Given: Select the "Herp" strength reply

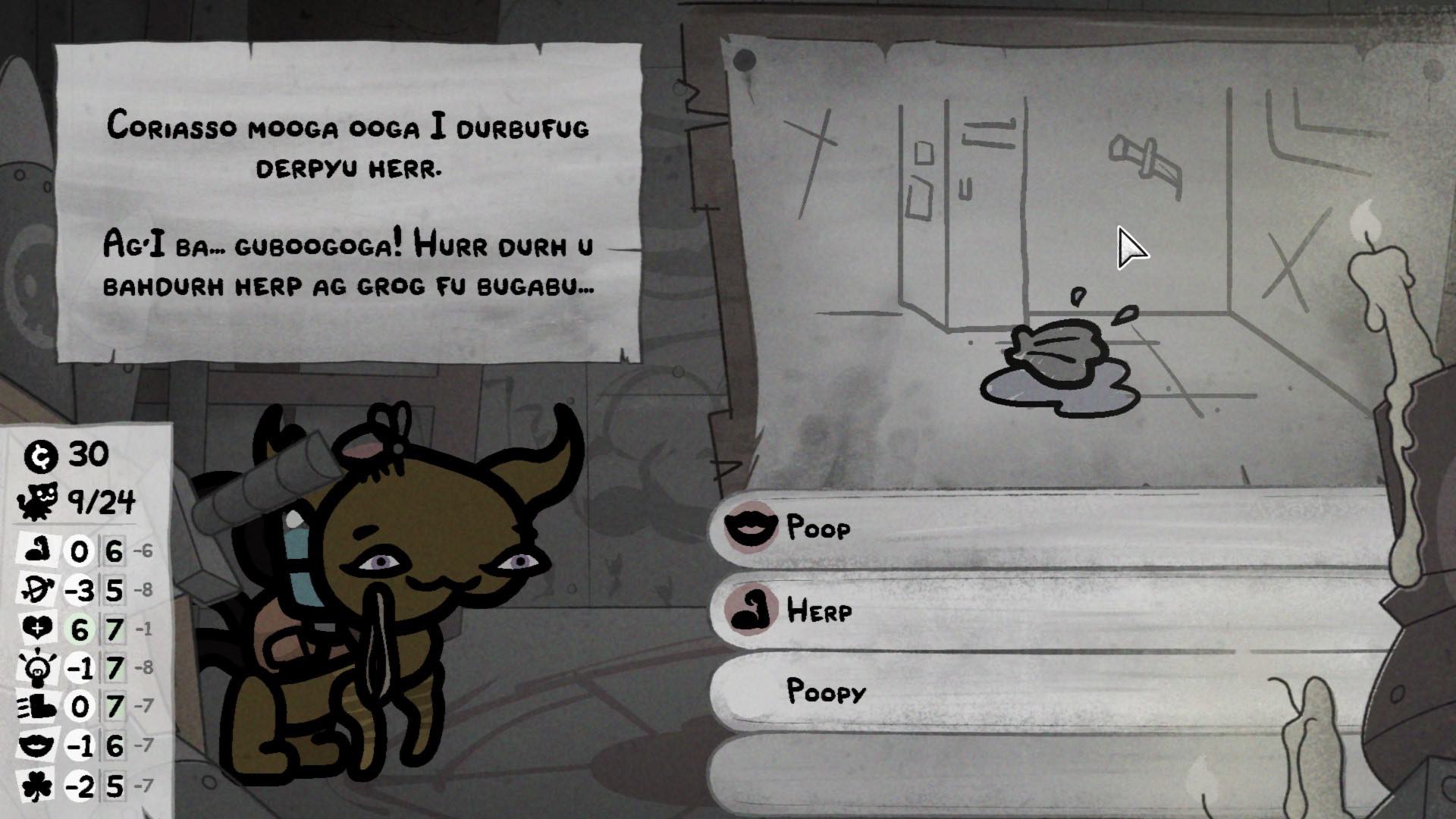Looking at the screenshot, I should [x=1046, y=610].
